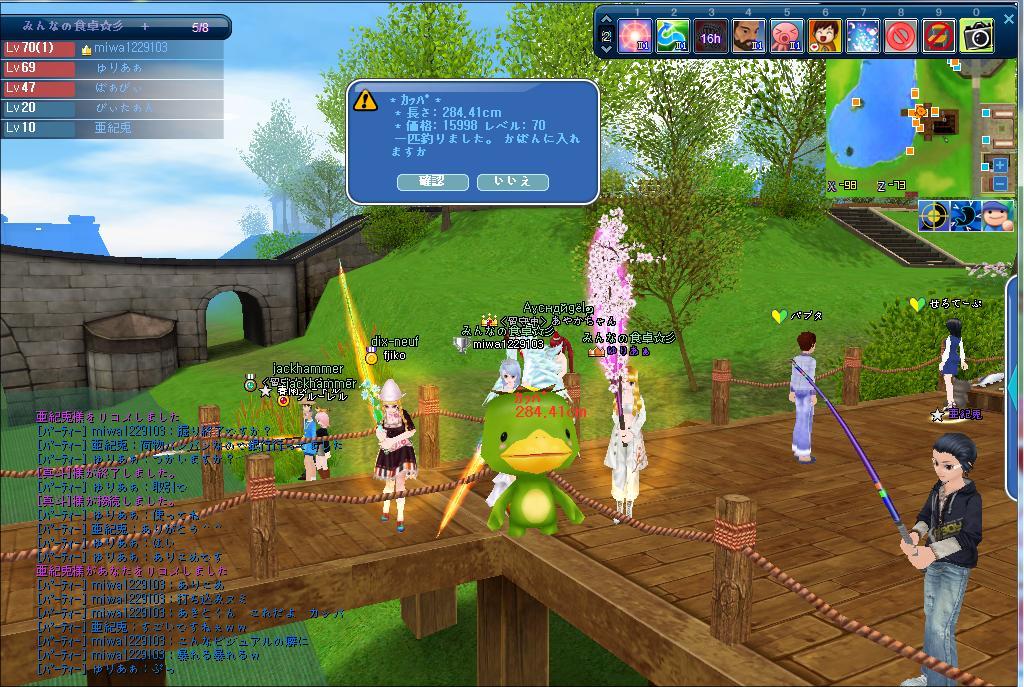Open the yellow crosshair target button

point(934,215)
